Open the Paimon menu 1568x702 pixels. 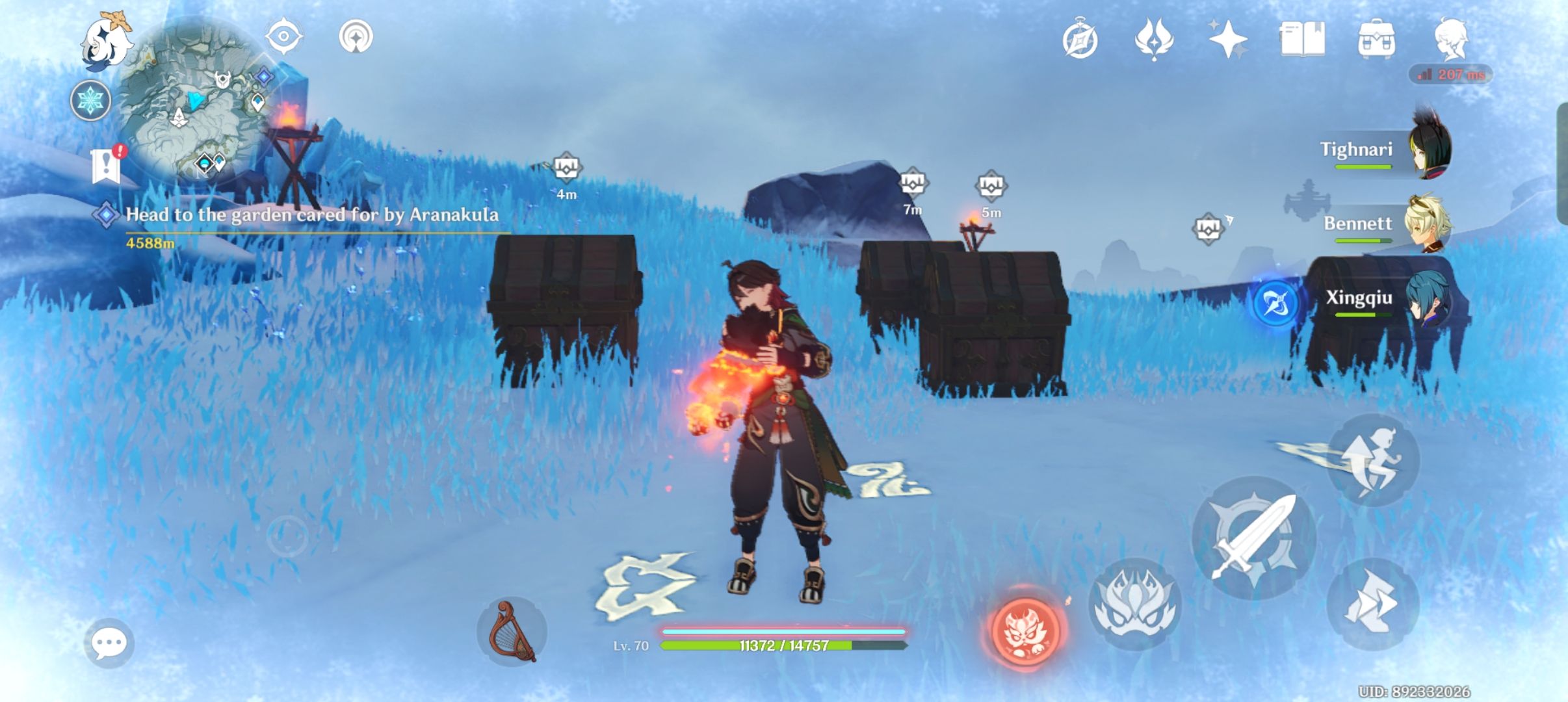coord(107,41)
